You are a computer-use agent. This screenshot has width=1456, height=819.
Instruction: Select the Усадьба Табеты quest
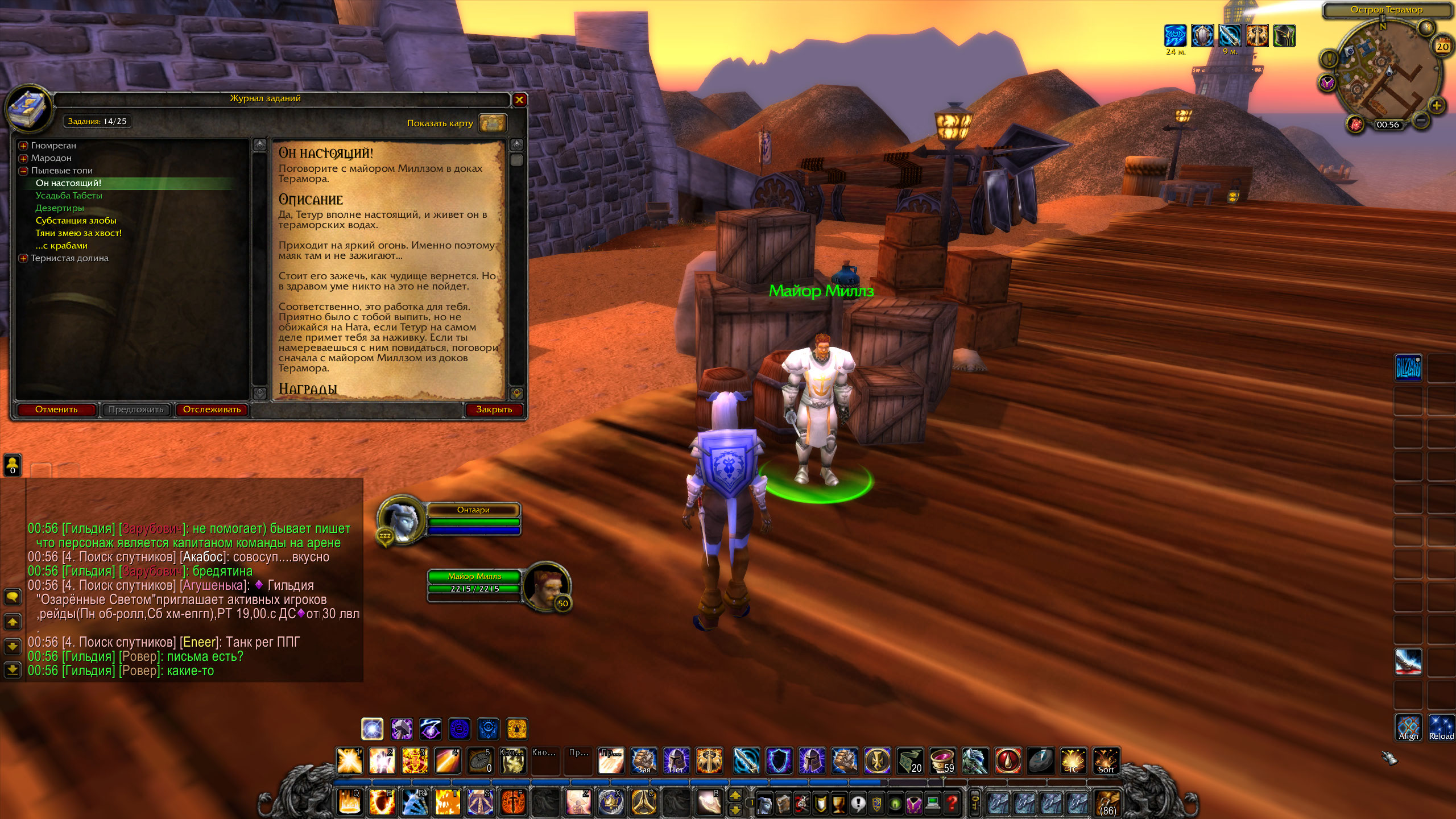(69, 196)
